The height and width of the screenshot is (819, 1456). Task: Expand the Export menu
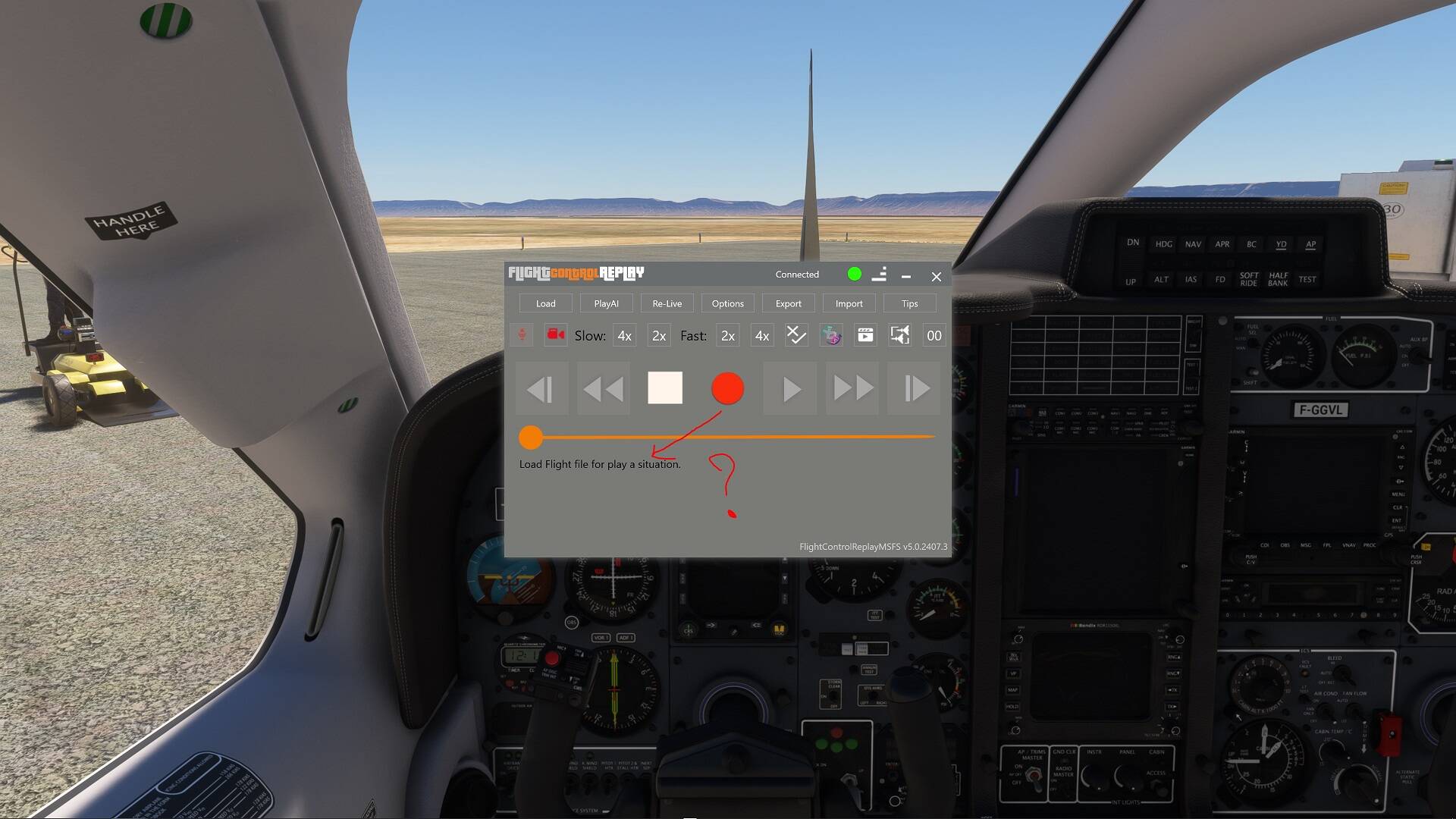point(788,303)
